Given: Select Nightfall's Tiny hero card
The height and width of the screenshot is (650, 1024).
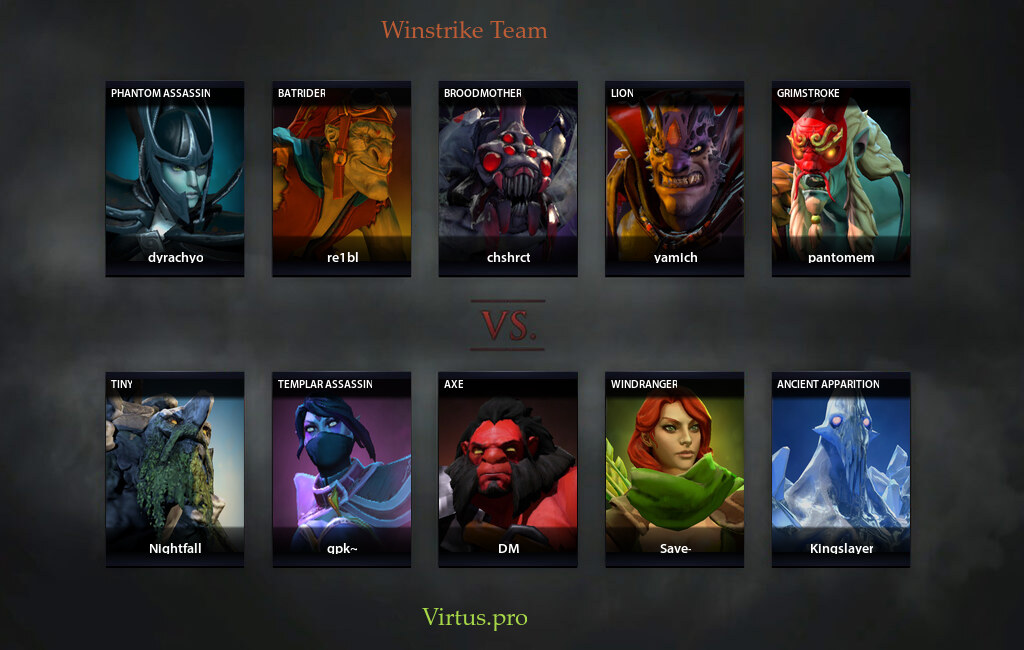Looking at the screenshot, I should 175,469.
